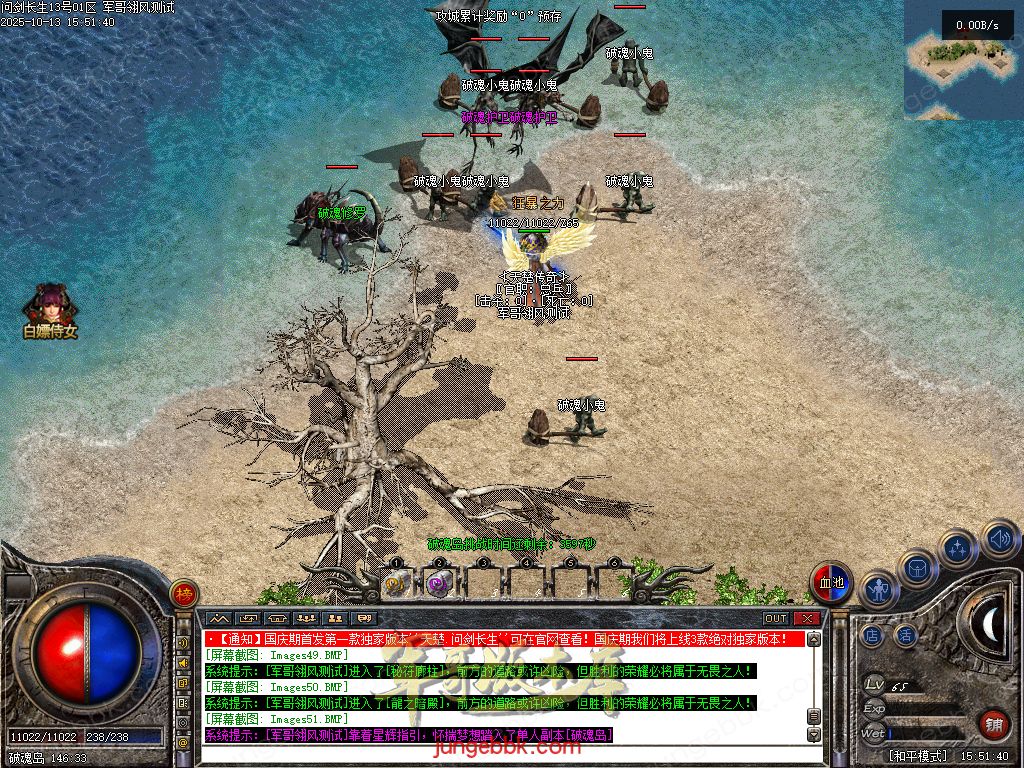The image size is (1024, 768).
Task: Select the group icon on chat toolbar
Action: coord(307,618)
